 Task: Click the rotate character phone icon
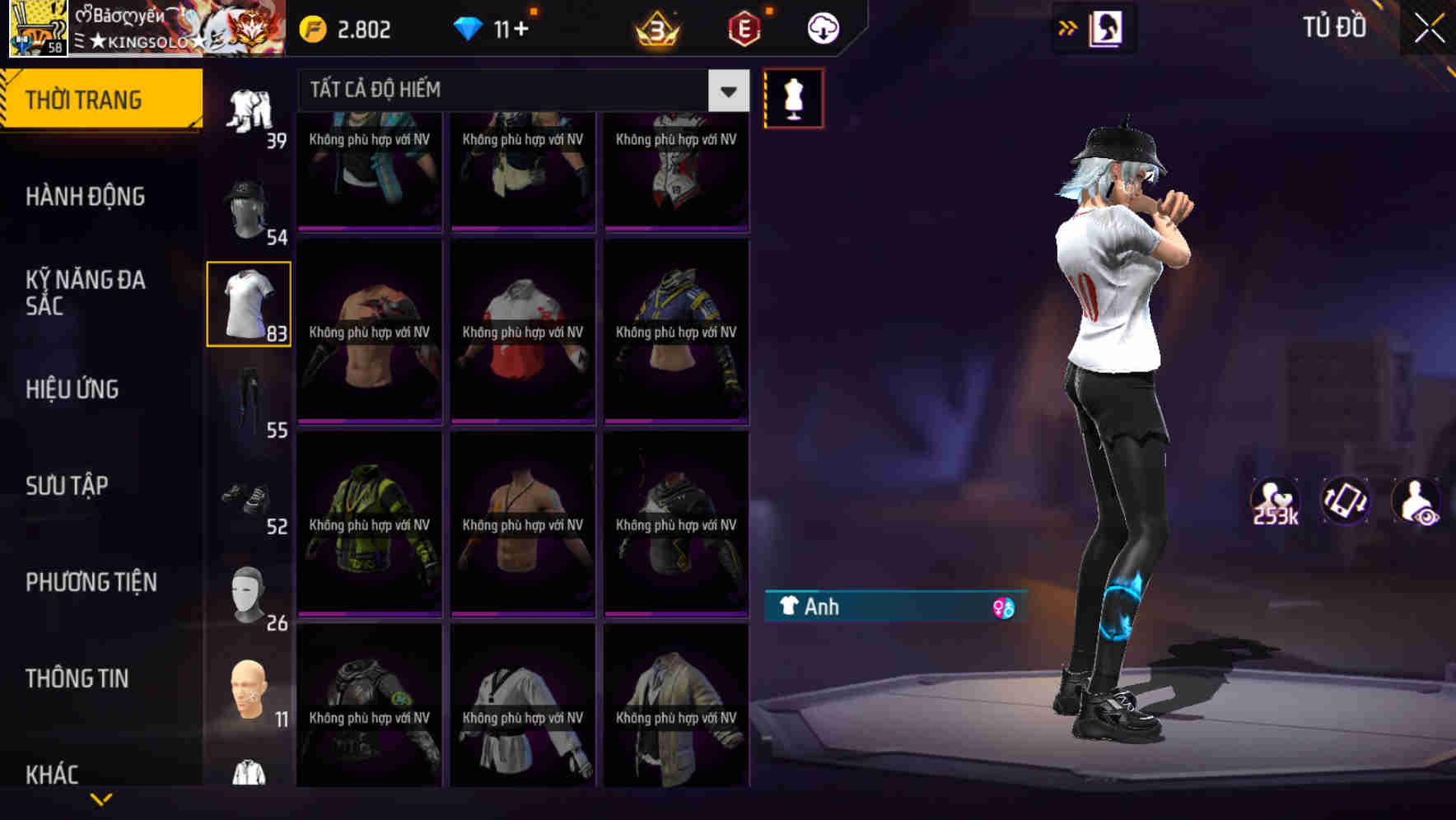(1345, 501)
